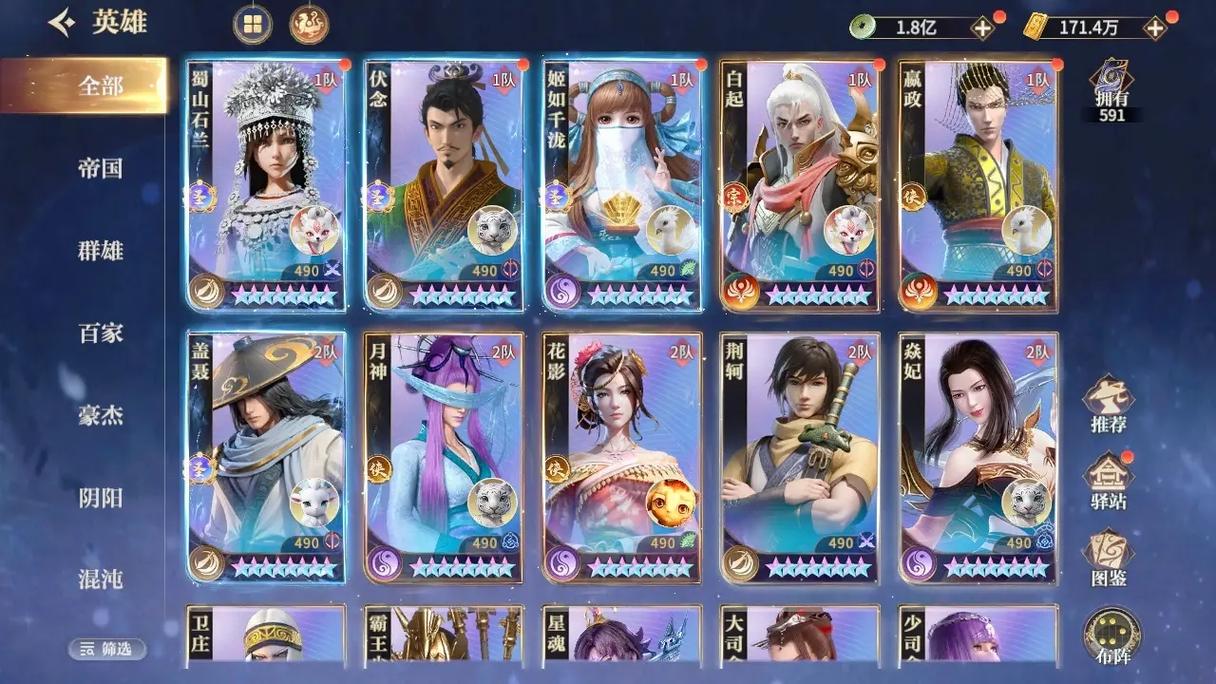Open the 筛选 filter button
This screenshot has height=684, width=1216.
(x=107, y=649)
